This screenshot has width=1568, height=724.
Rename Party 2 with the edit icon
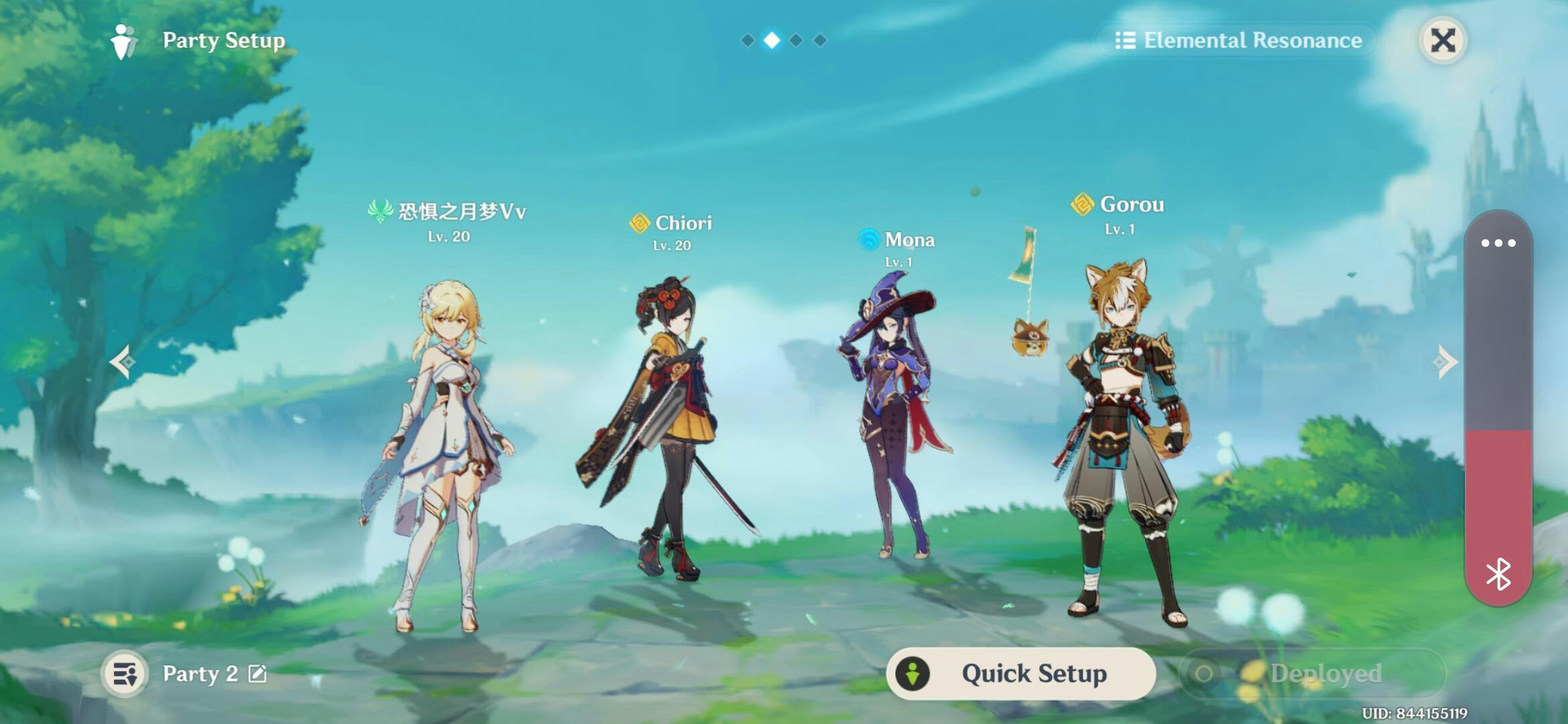pyautogui.click(x=257, y=674)
